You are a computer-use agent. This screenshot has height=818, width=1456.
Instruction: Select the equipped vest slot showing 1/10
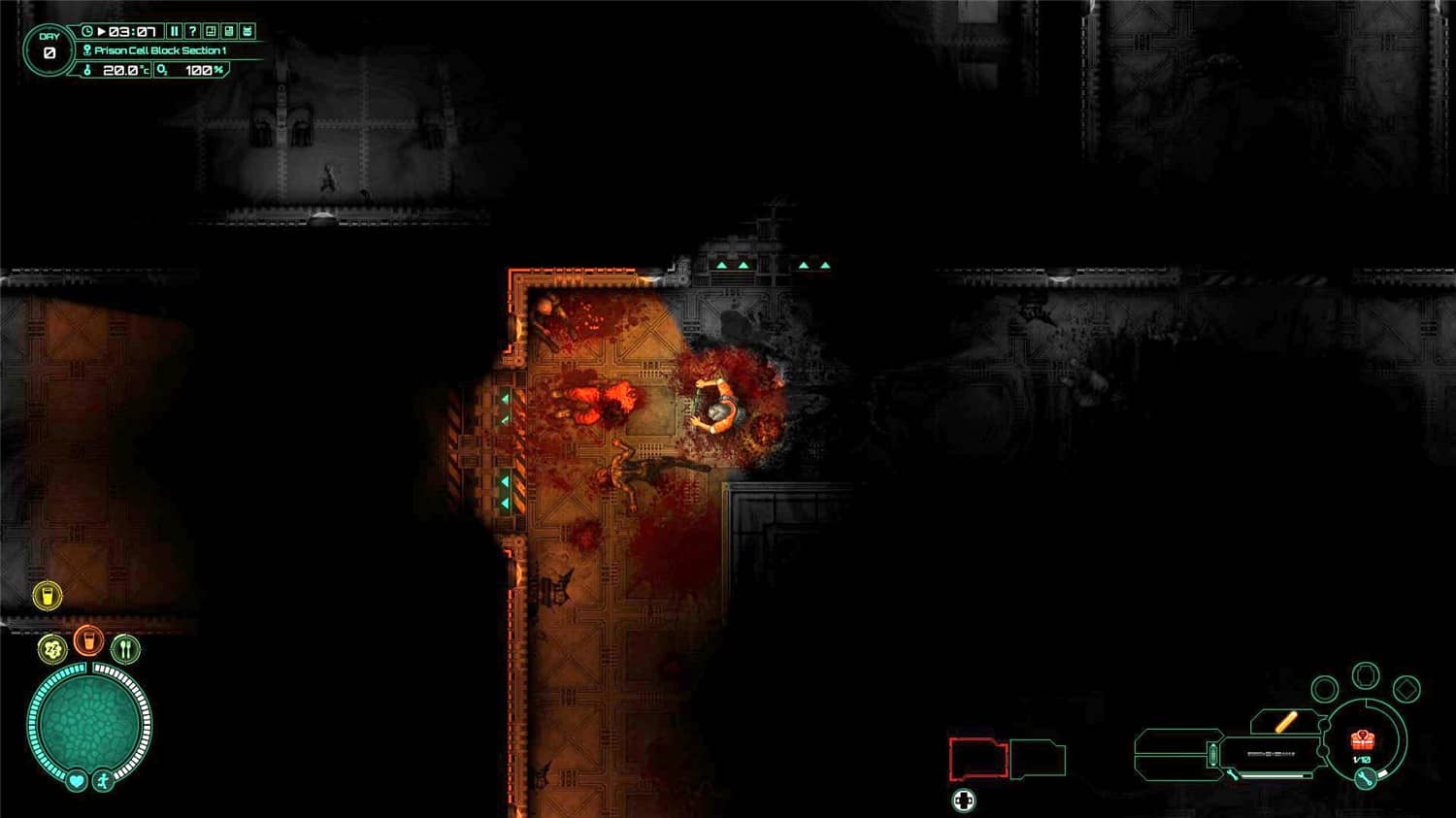[1363, 741]
